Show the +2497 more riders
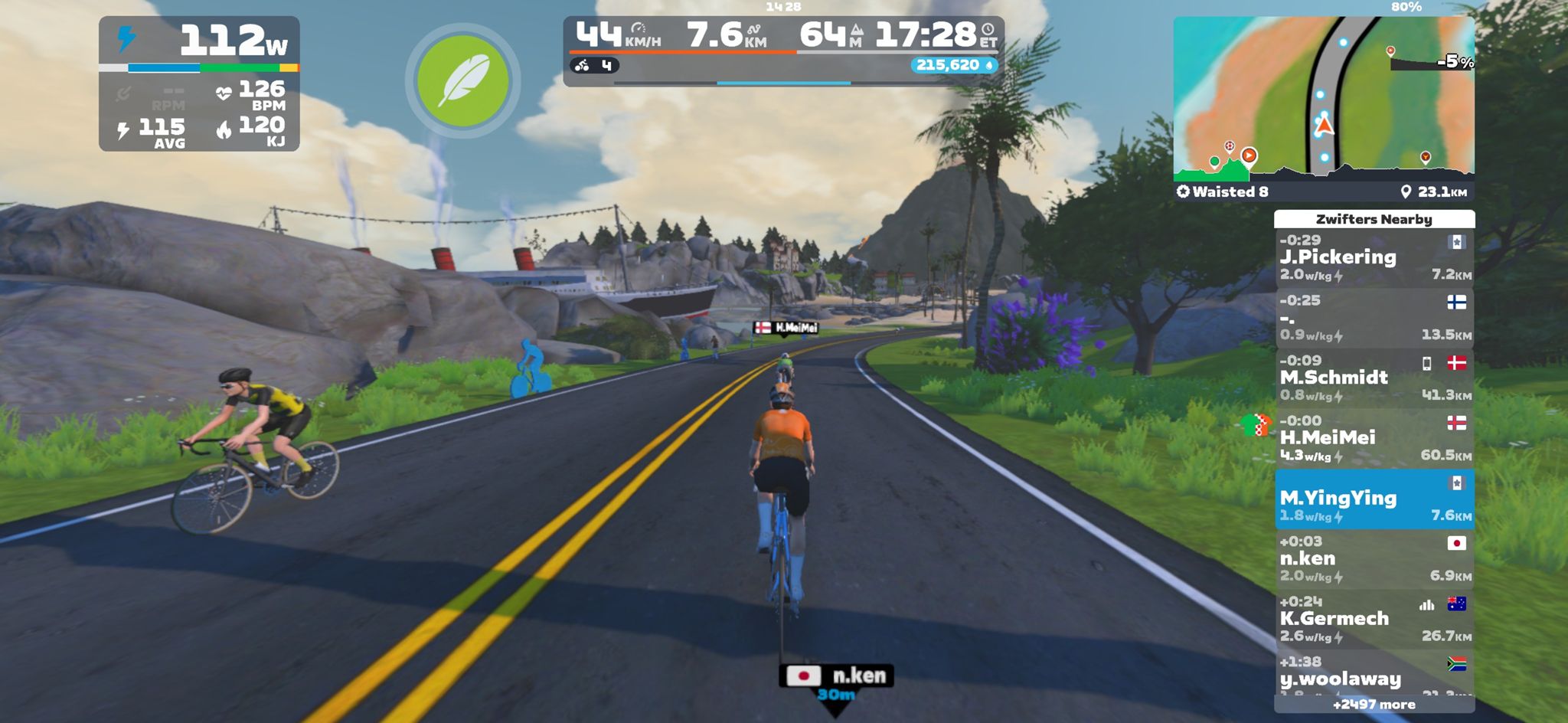The height and width of the screenshot is (723, 1568). click(1374, 705)
